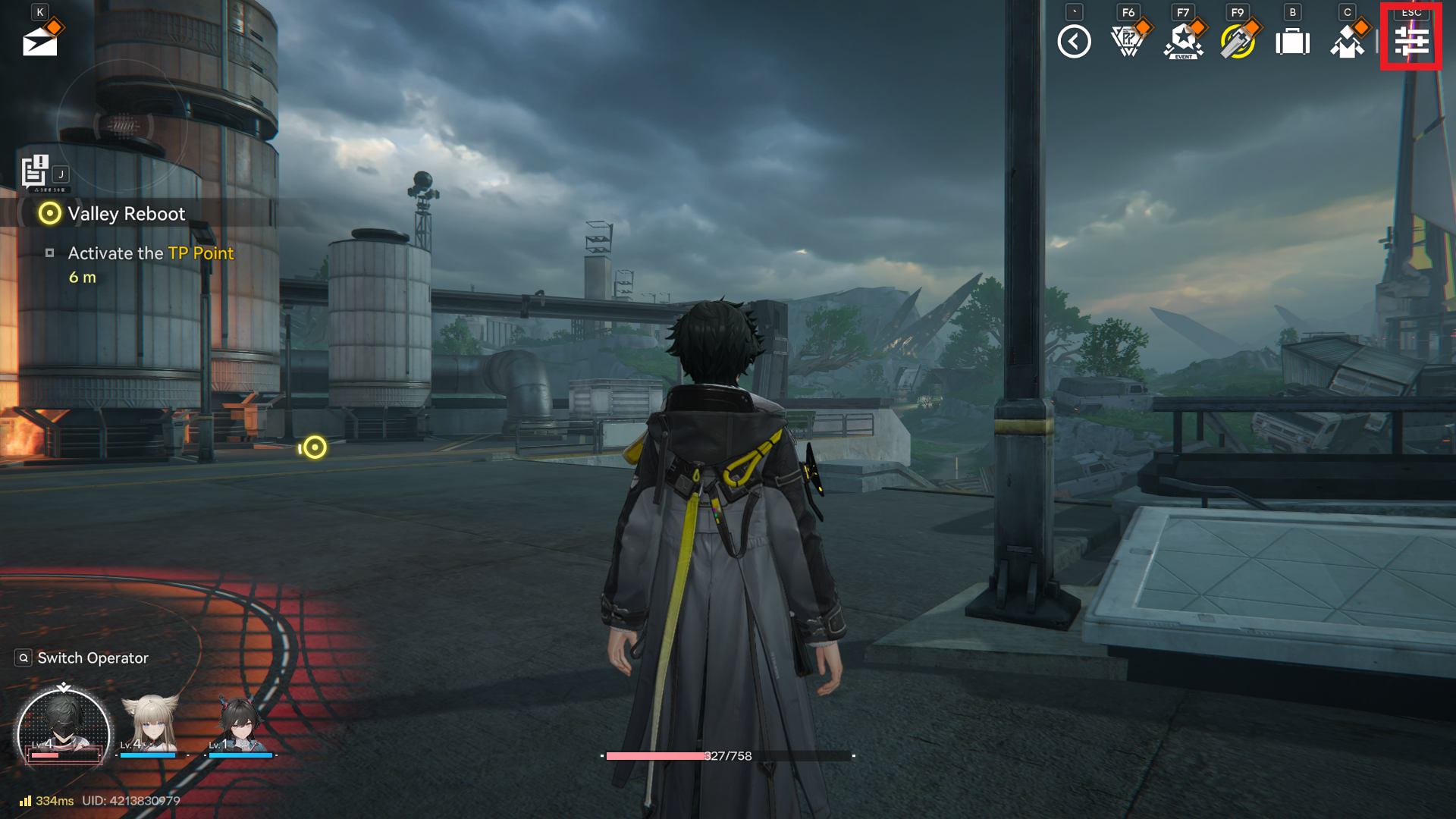This screenshot has width=1456, height=819.
Task: Select the Valley Reboot quest tracker
Action: coord(126,214)
